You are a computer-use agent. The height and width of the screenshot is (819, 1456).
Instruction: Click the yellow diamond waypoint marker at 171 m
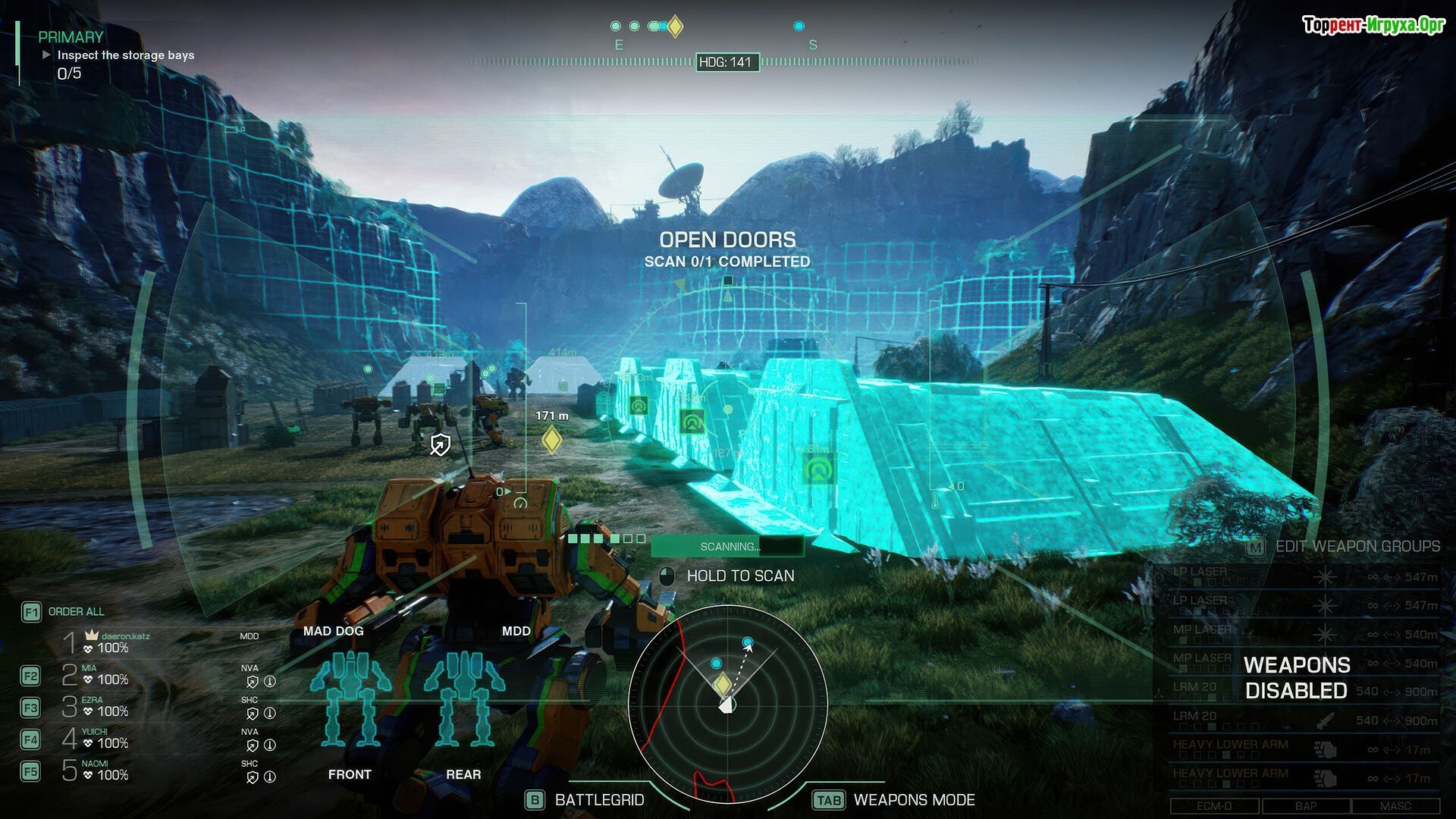[x=551, y=440]
